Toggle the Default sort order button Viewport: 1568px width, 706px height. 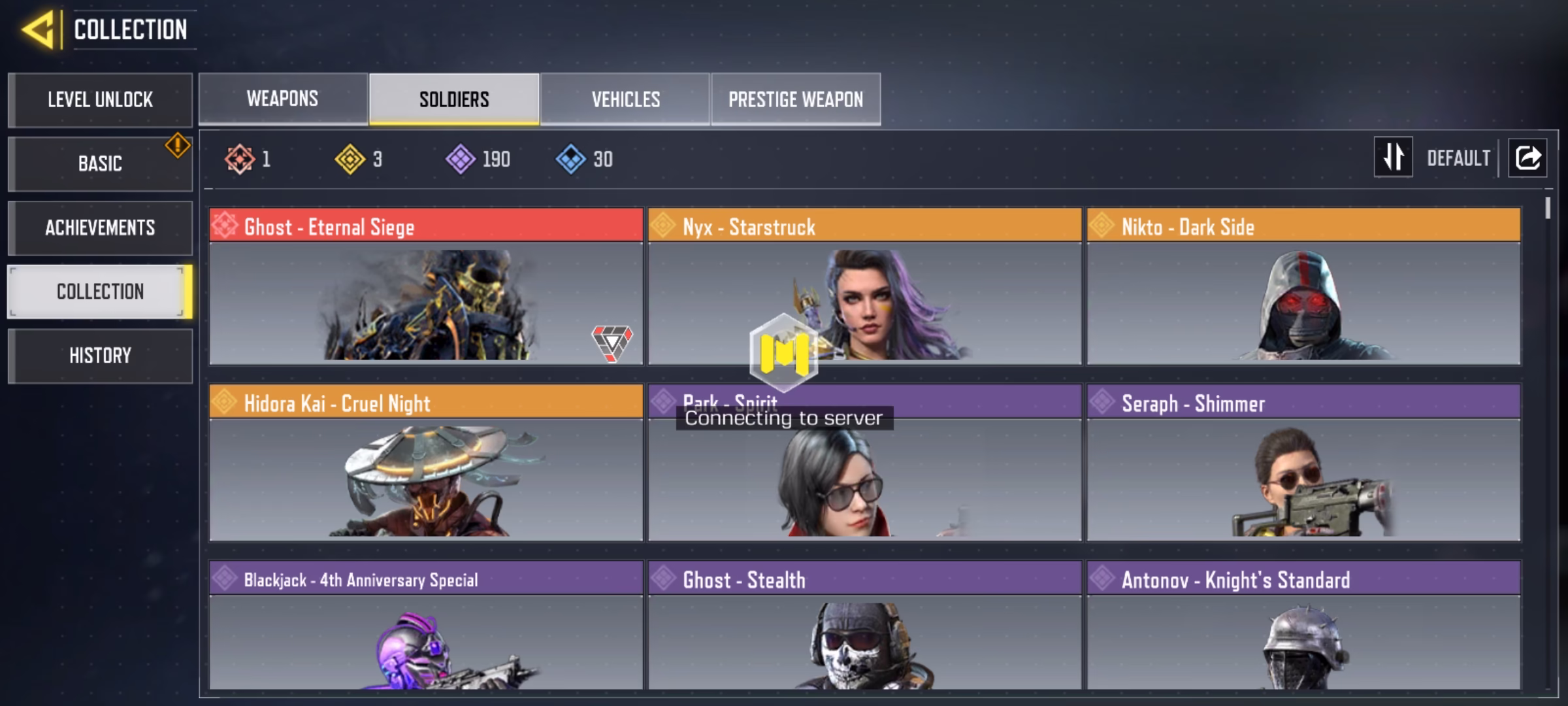tap(1393, 158)
